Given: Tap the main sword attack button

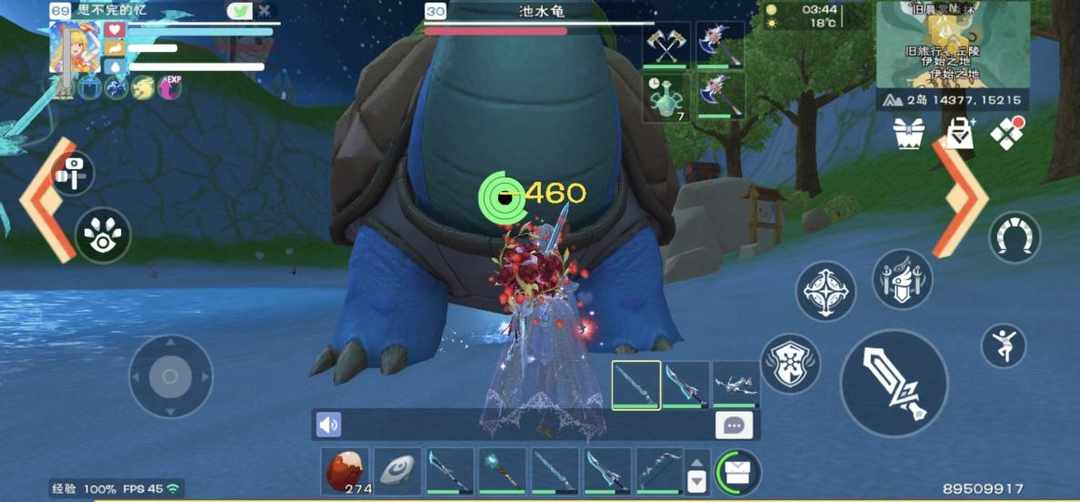Looking at the screenshot, I should coord(893,382).
